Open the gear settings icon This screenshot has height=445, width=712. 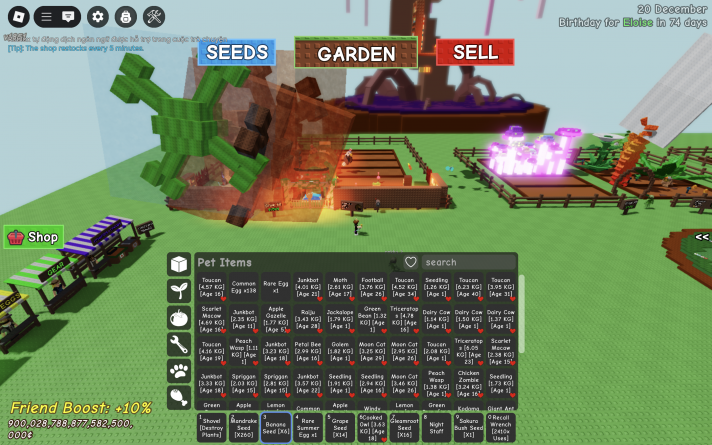pyautogui.click(x=97, y=16)
